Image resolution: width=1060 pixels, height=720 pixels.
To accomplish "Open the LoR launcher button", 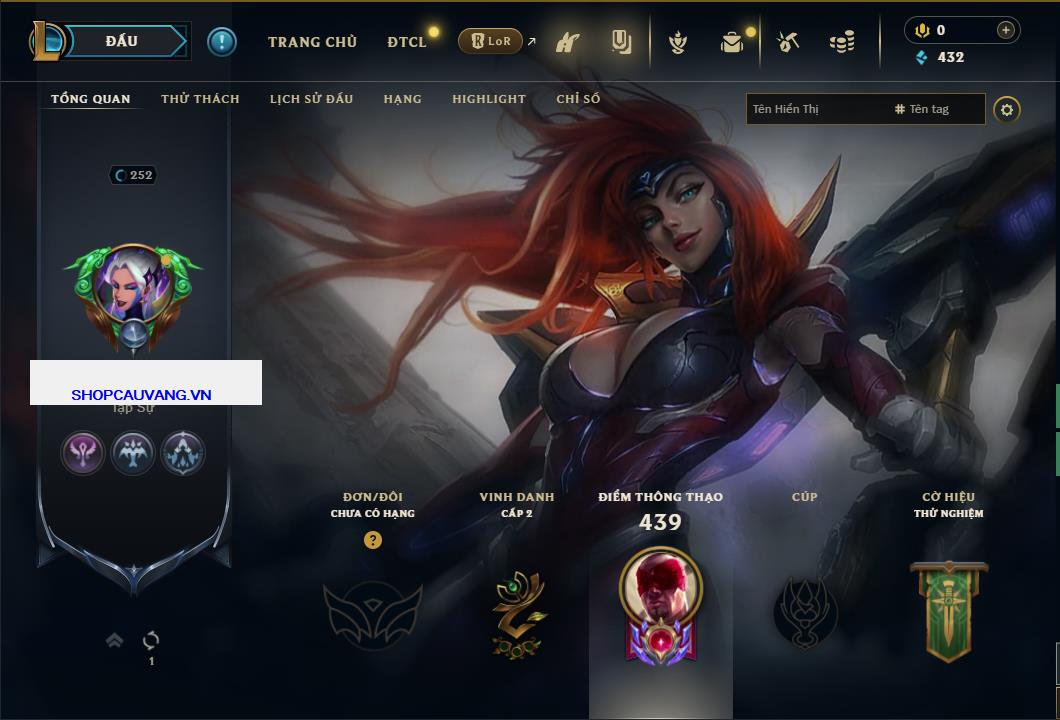I will tap(491, 41).
